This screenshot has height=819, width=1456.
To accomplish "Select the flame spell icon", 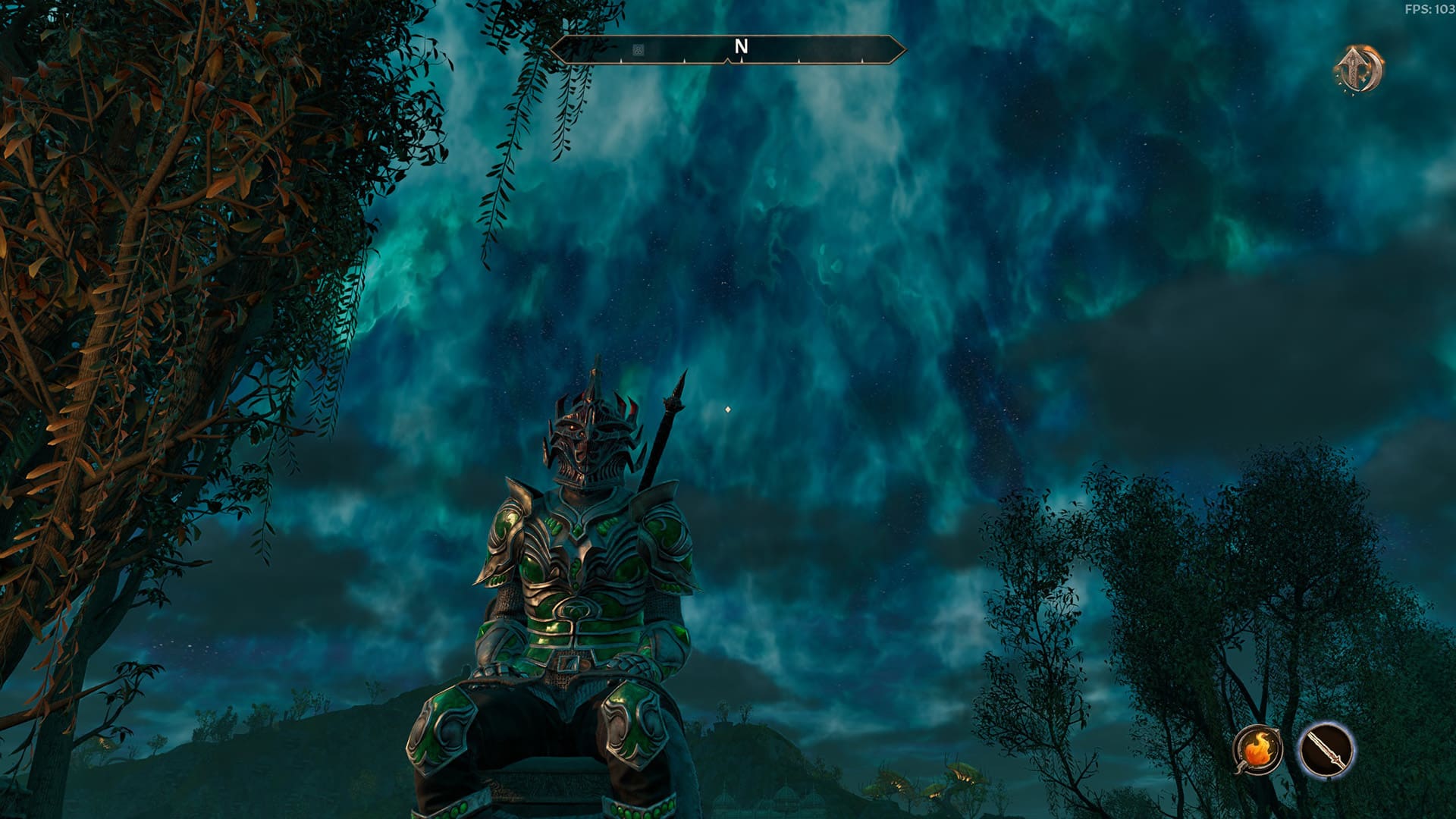I will (x=1258, y=749).
